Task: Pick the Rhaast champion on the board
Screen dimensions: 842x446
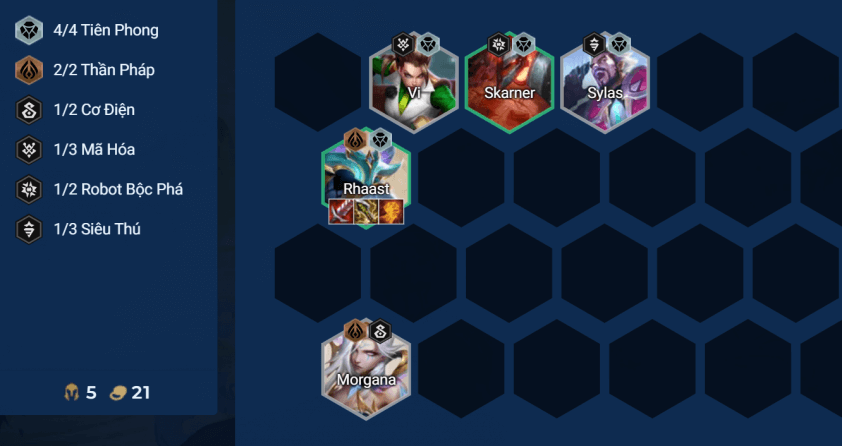Action: click(366, 175)
